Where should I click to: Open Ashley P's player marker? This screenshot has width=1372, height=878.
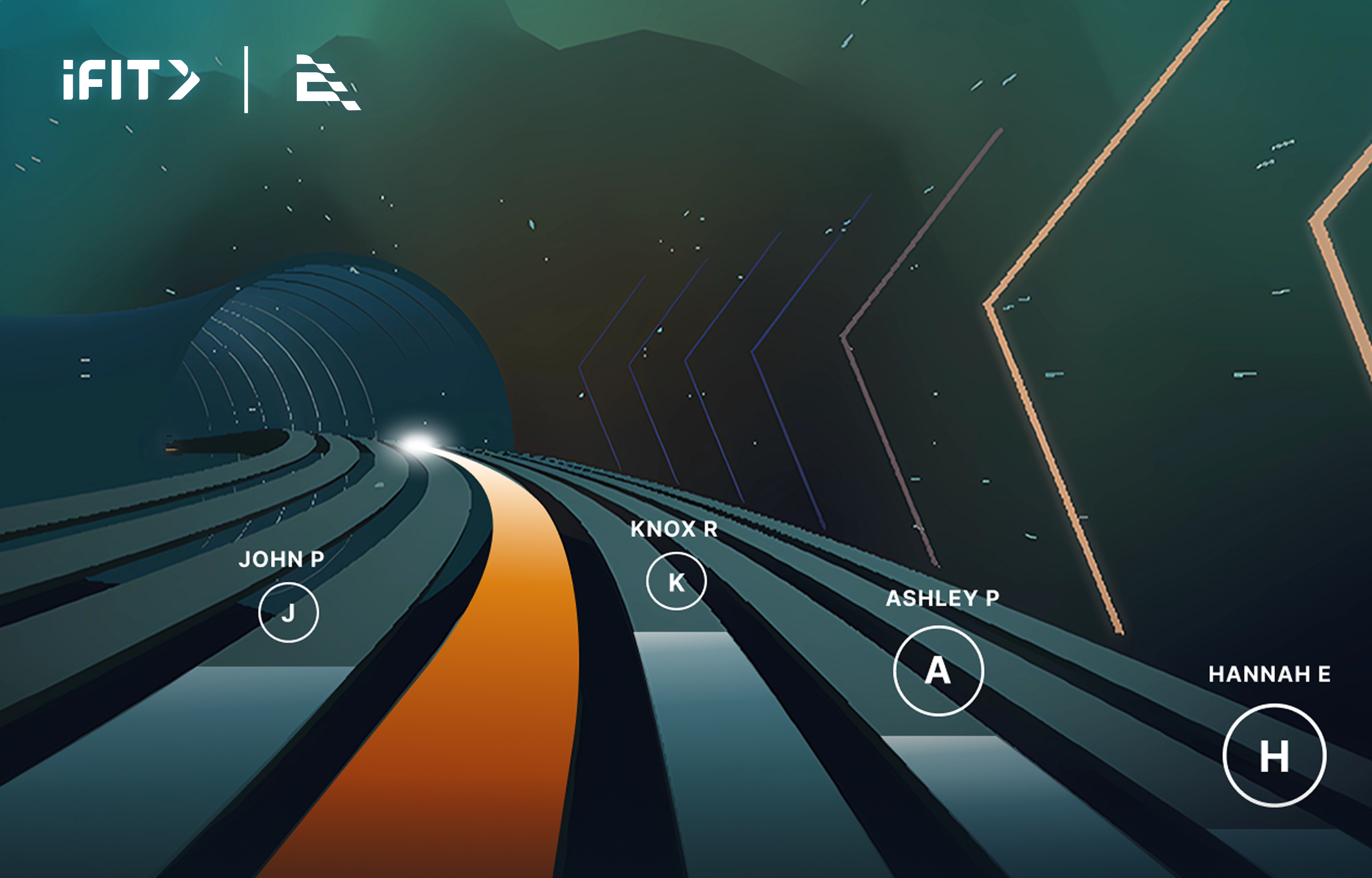(x=938, y=670)
